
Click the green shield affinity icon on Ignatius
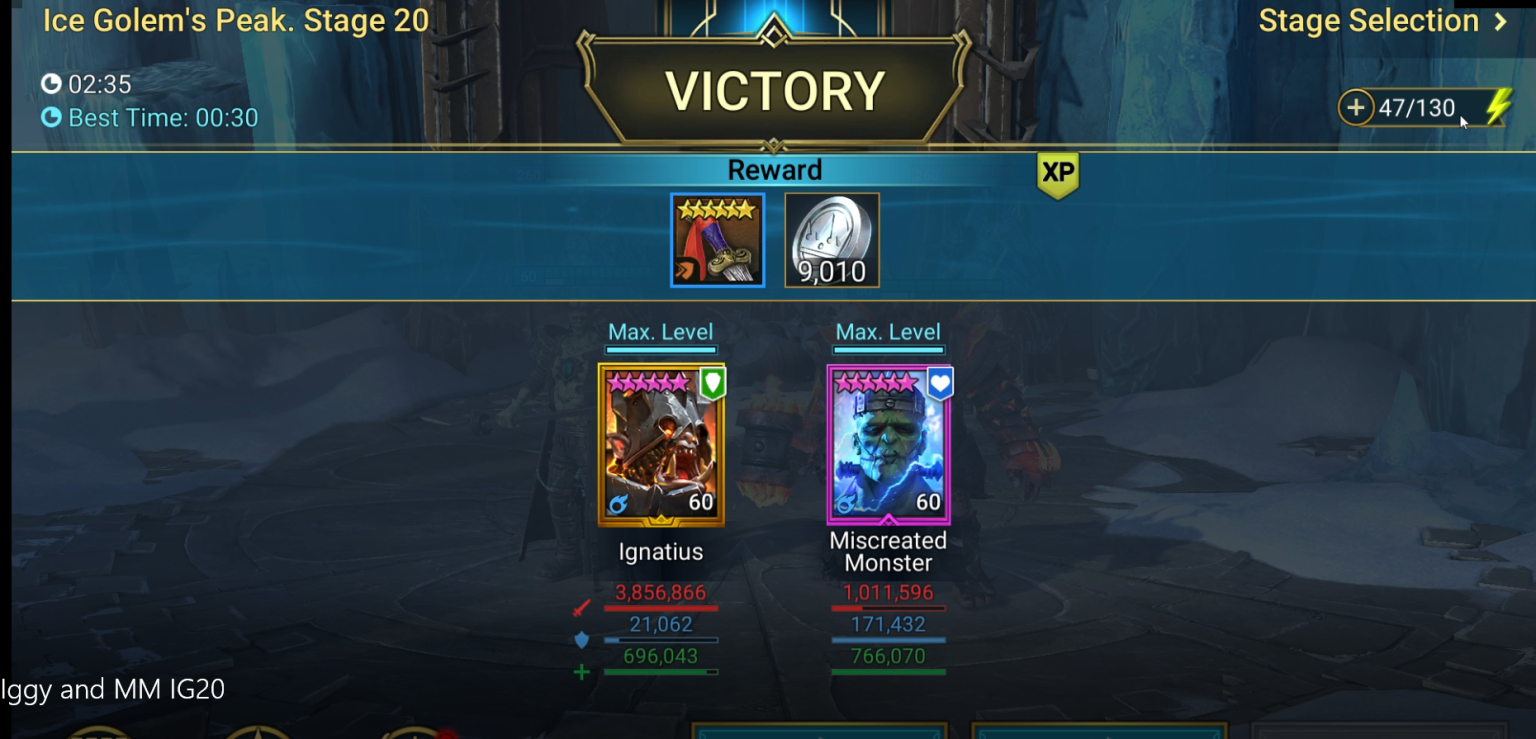click(712, 382)
